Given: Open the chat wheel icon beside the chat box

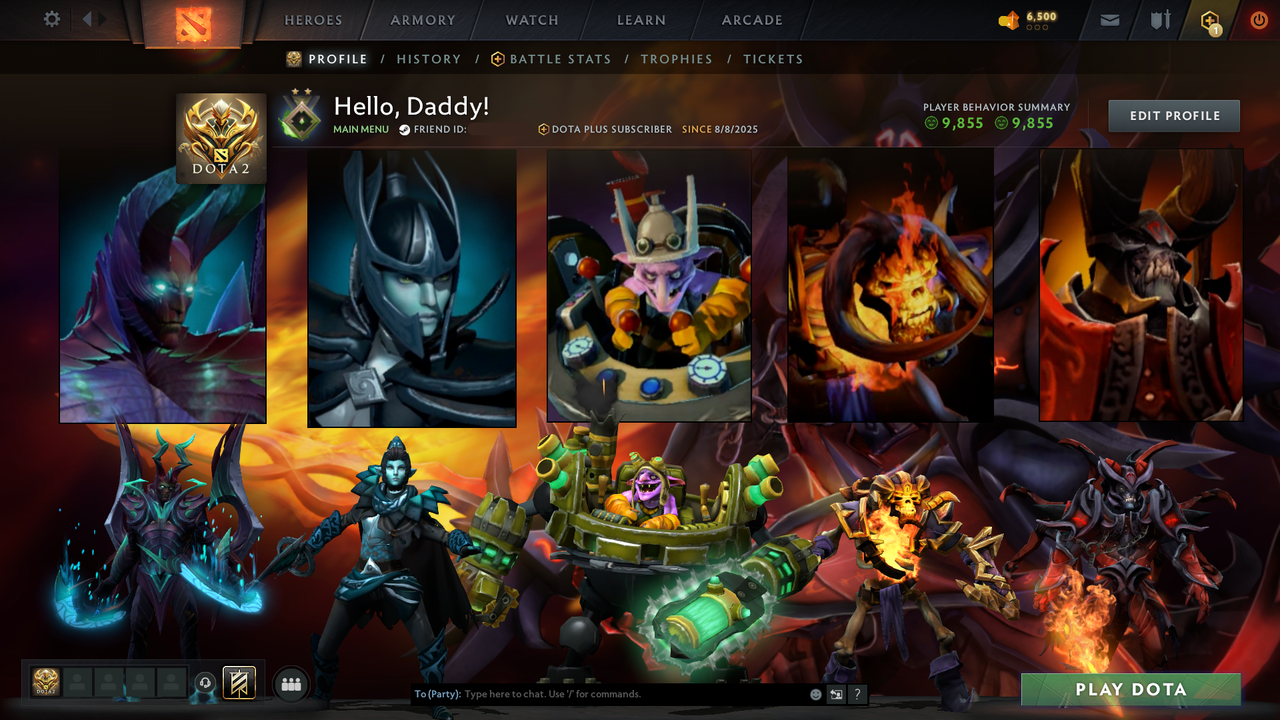Looking at the screenshot, I should tap(836, 693).
